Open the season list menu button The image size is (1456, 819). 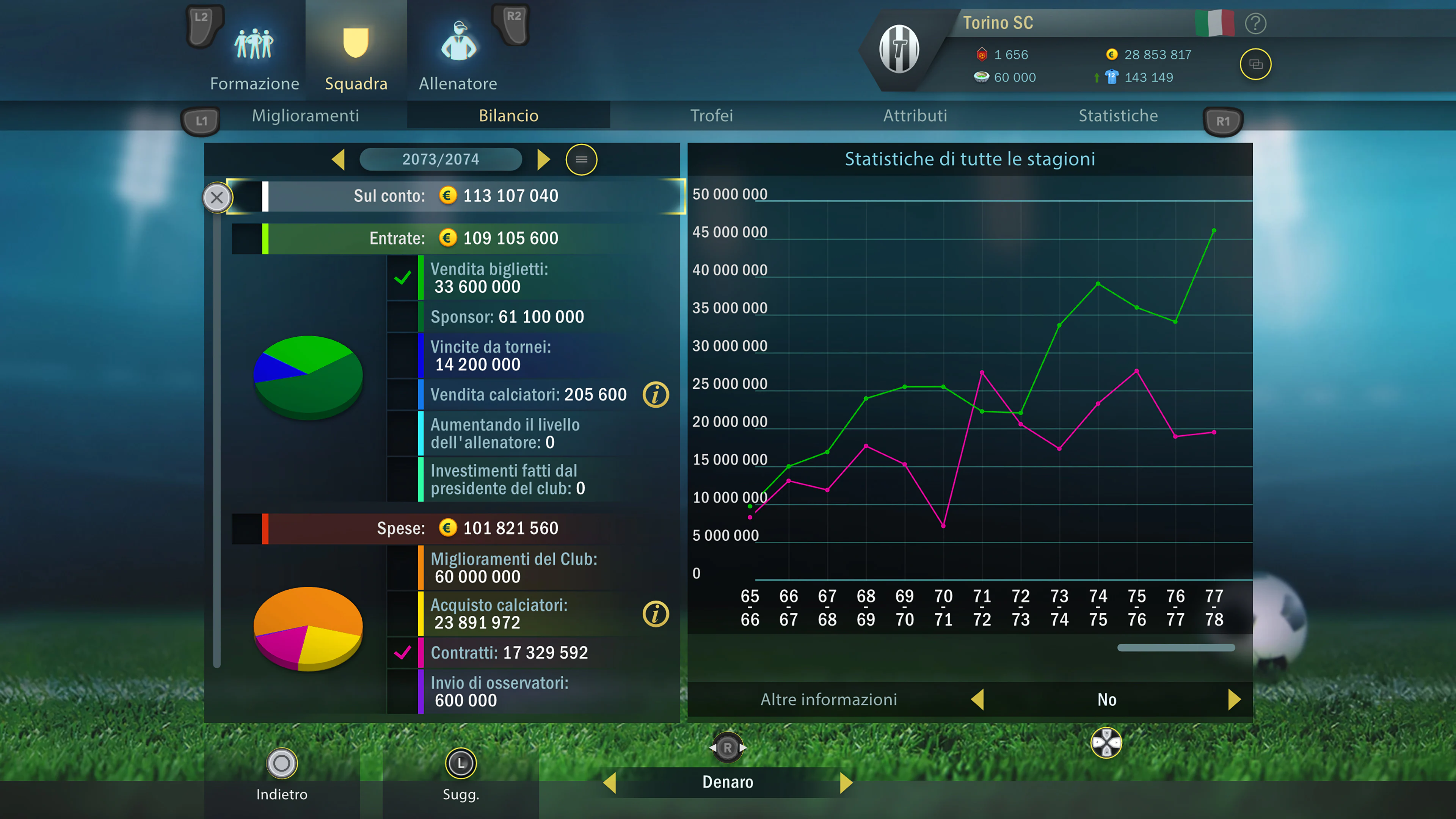[581, 159]
